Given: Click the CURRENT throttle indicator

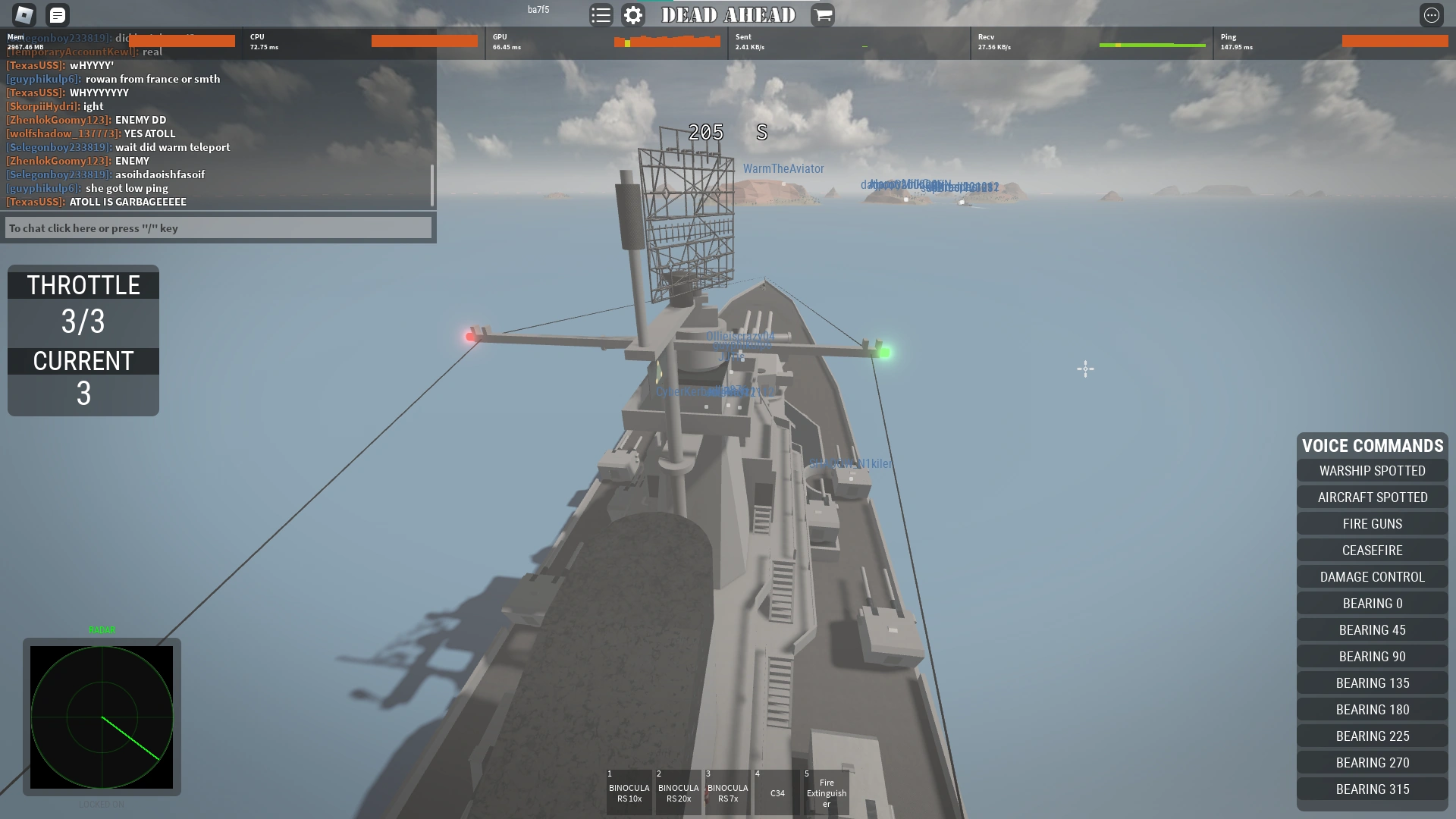Looking at the screenshot, I should point(83,362).
